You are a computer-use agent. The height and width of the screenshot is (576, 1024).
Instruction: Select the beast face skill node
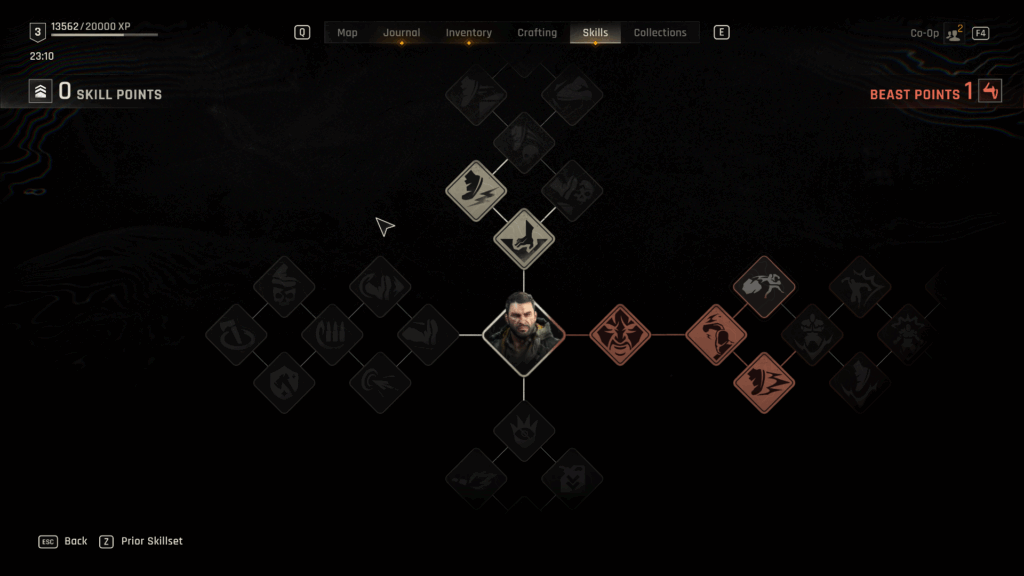620,334
